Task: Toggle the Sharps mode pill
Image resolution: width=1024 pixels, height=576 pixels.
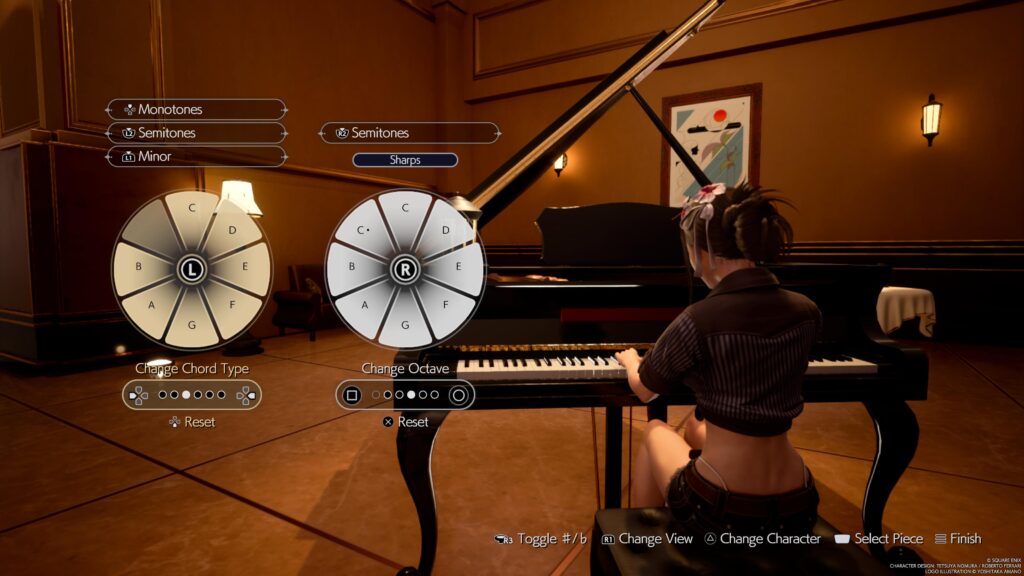Action: tap(405, 160)
